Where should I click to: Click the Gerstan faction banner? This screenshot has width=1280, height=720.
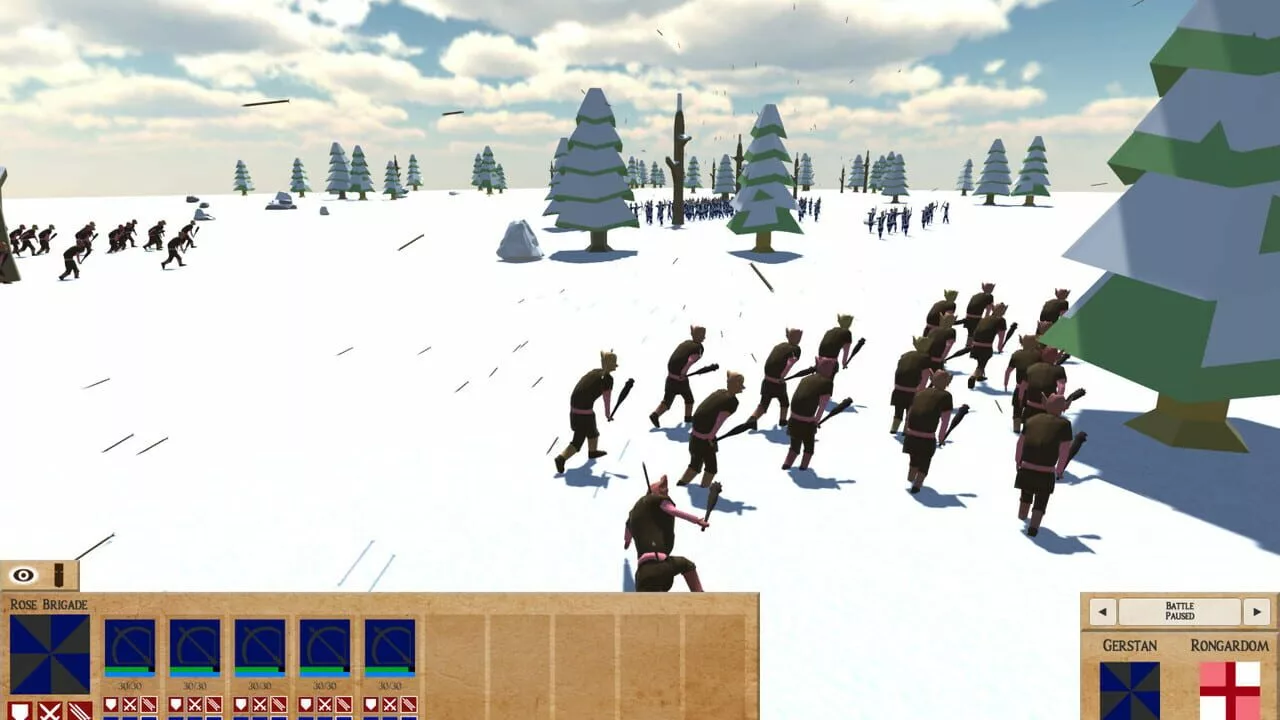pos(1130,690)
